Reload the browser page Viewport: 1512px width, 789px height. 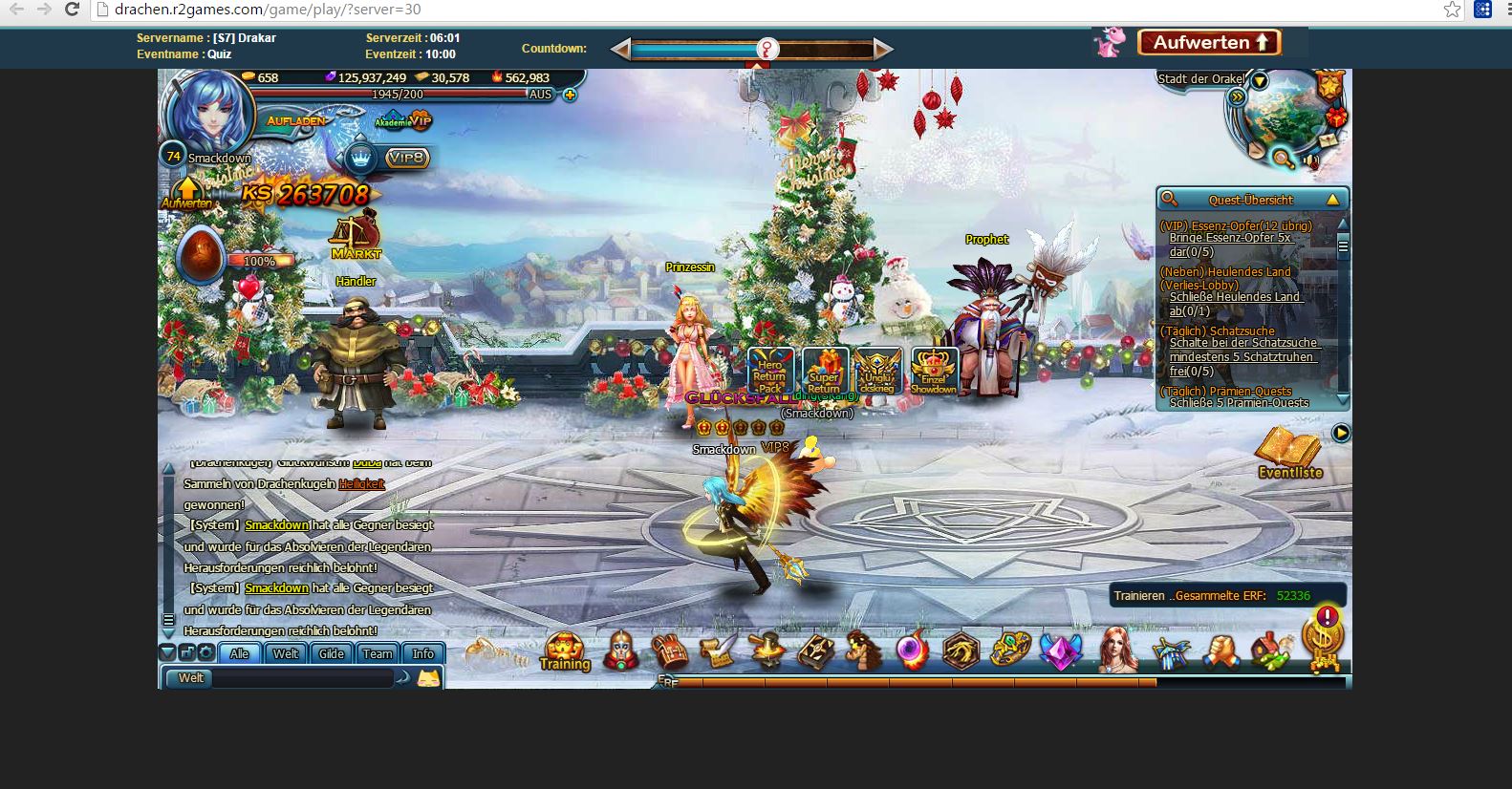[72, 10]
